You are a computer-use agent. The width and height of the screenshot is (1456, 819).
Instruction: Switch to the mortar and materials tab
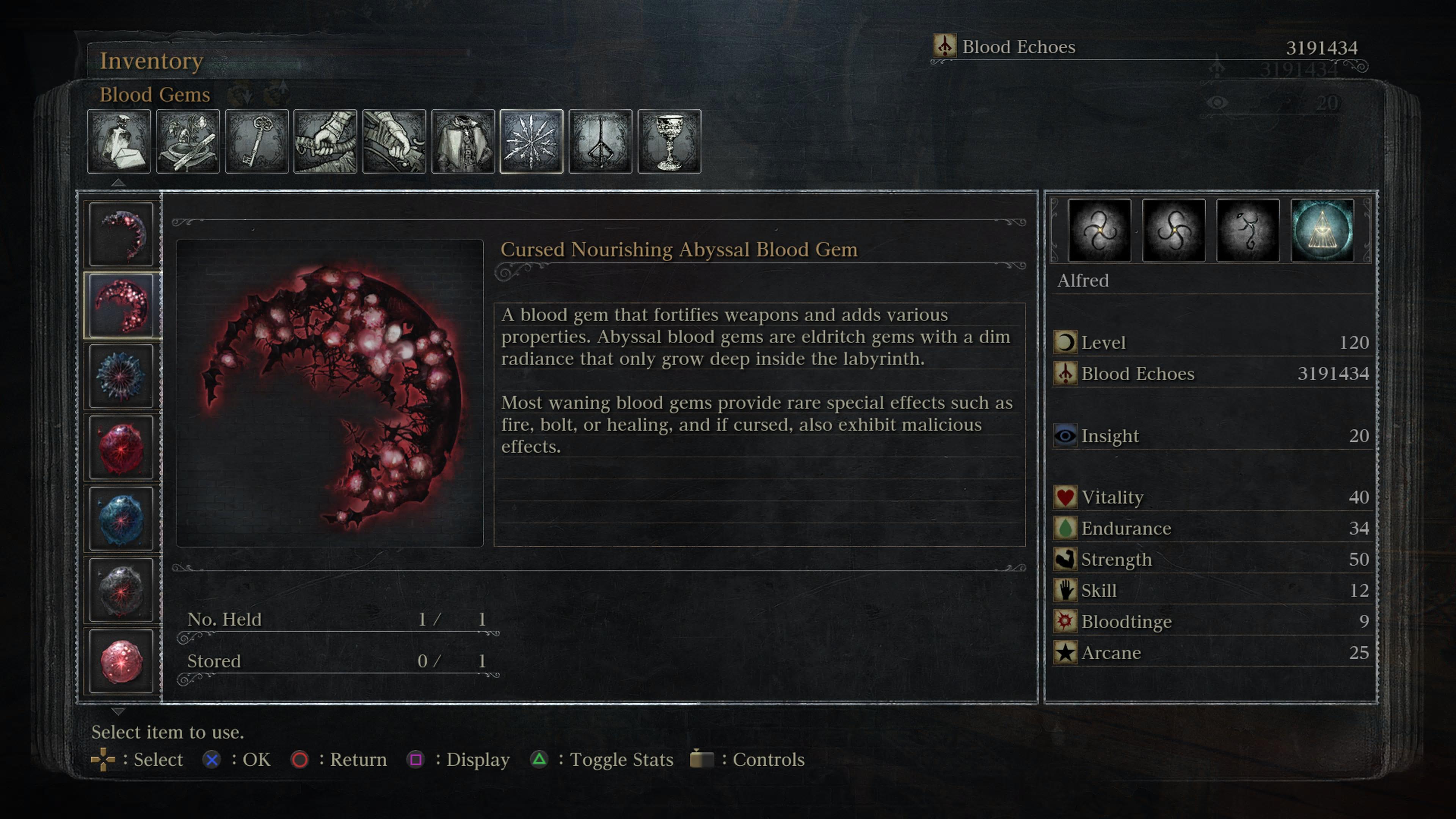188,141
